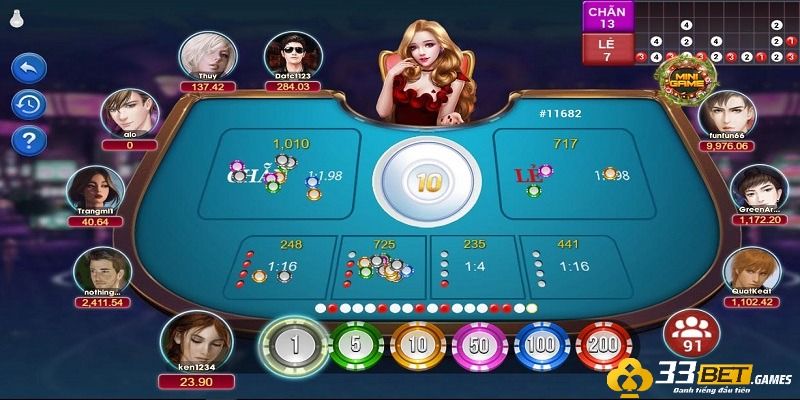This screenshot has width=800, height=400.
Task: Open the history clock button
Action: tap(28, 103)
